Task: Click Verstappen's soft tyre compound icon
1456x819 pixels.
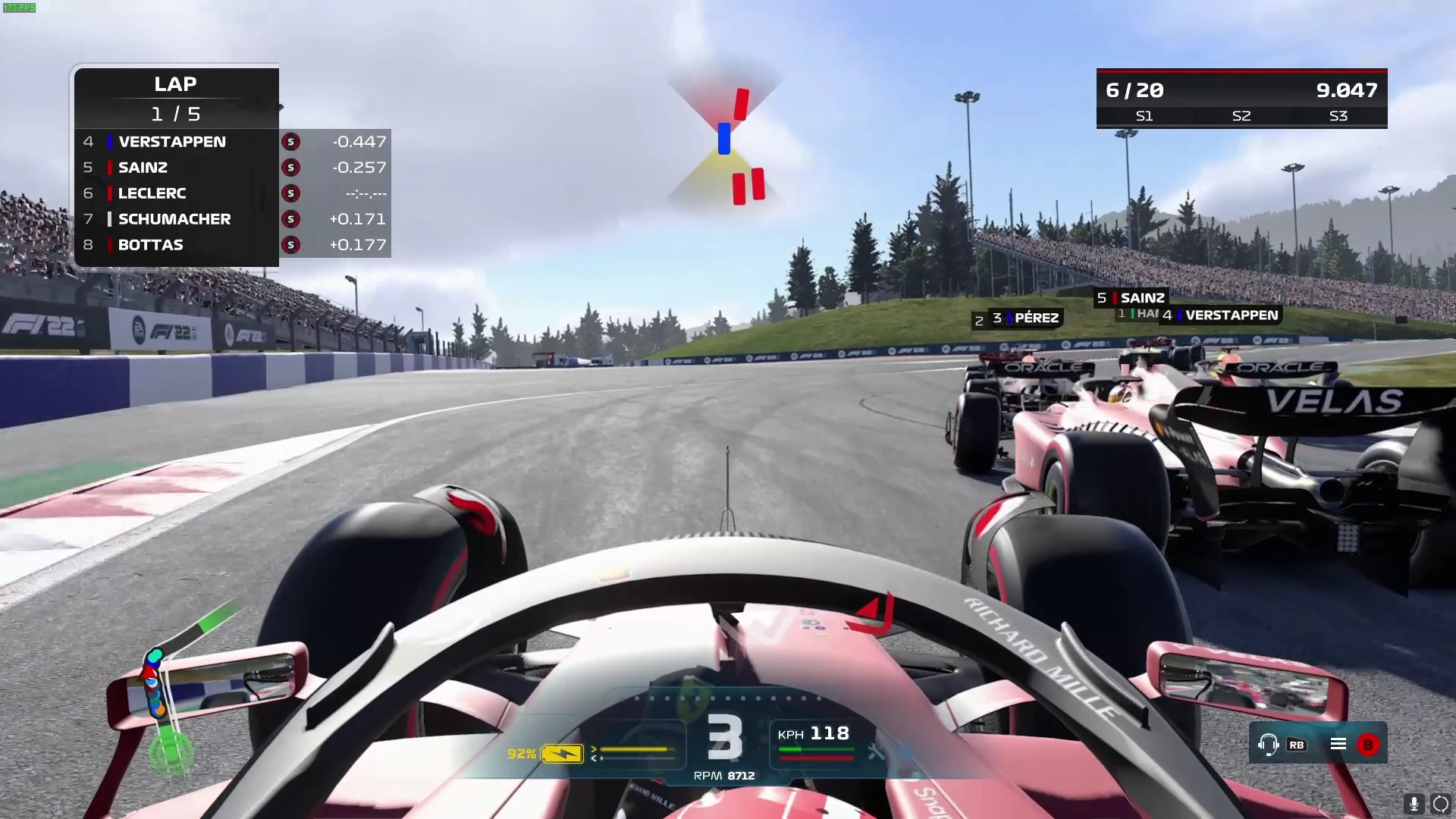Action: (290, 141)
